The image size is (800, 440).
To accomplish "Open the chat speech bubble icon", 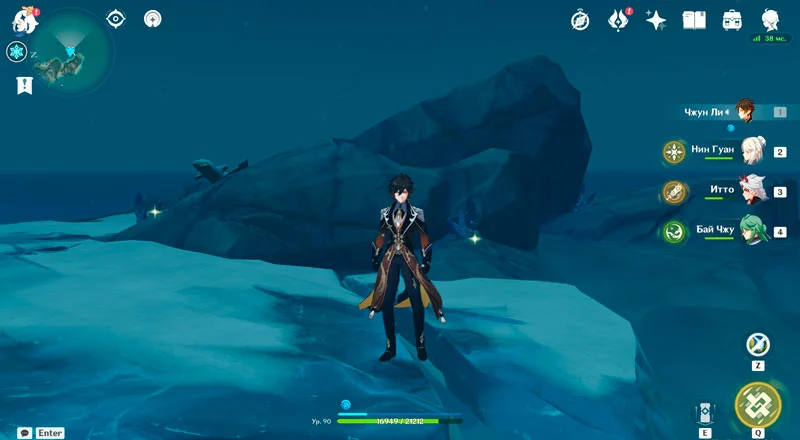I will (x=24, y=433).
